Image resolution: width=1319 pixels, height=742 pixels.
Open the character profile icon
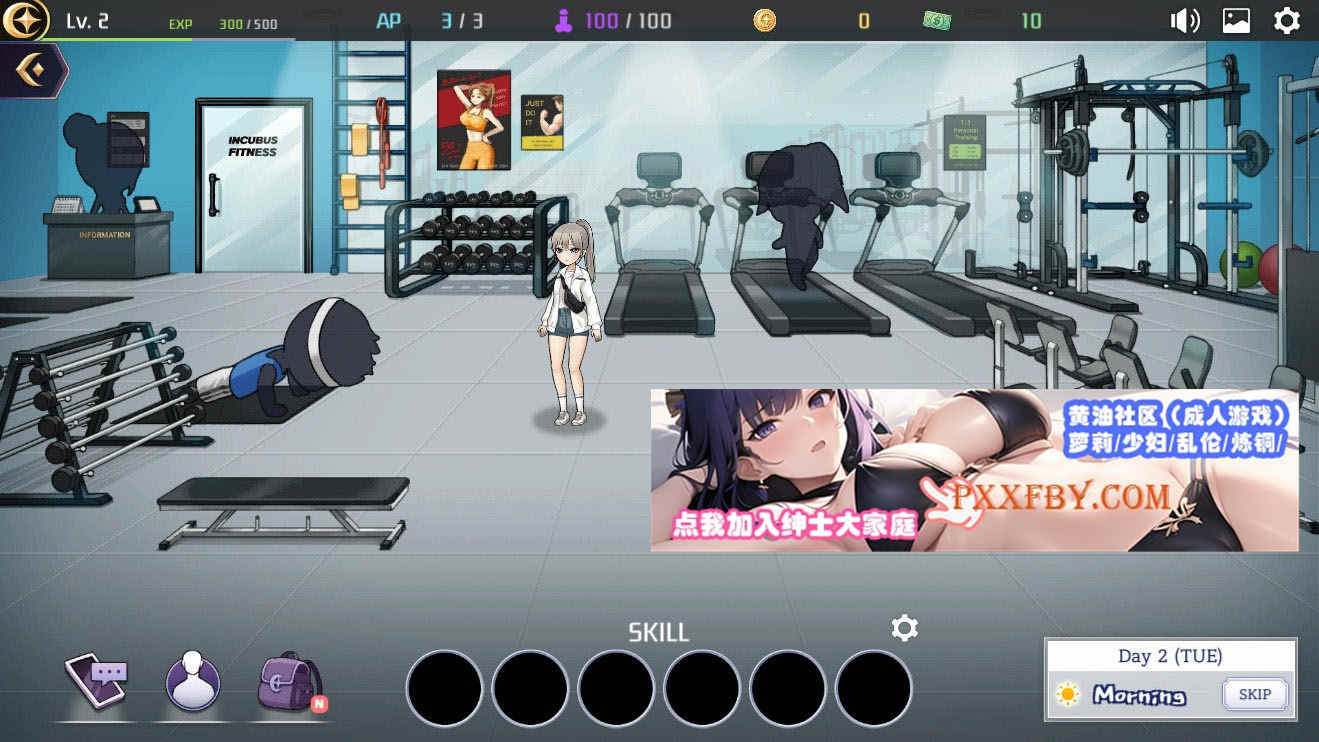[x=192, y=682]
